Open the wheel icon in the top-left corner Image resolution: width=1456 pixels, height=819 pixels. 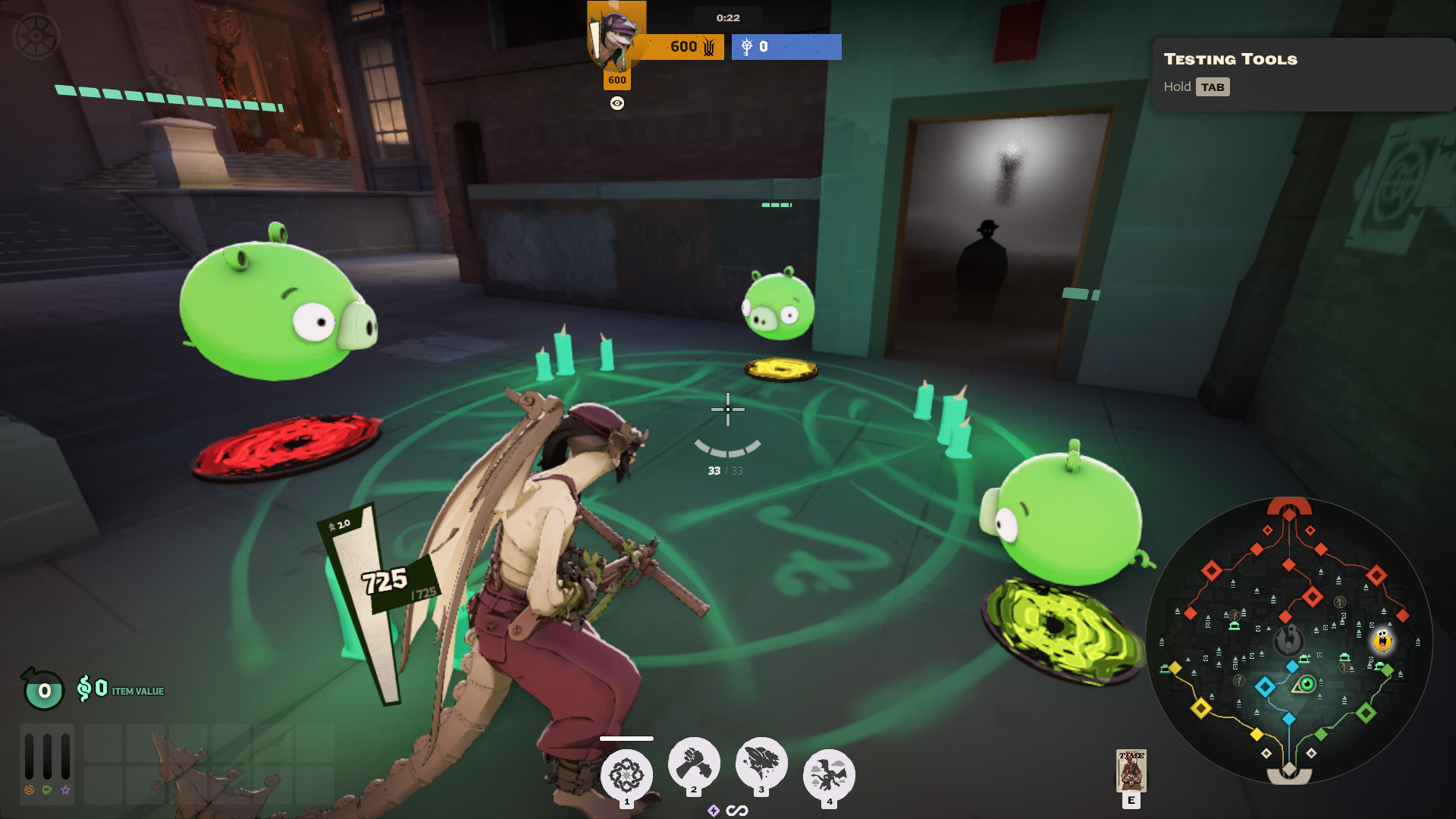pyautogui.click(x=36, y=36)
